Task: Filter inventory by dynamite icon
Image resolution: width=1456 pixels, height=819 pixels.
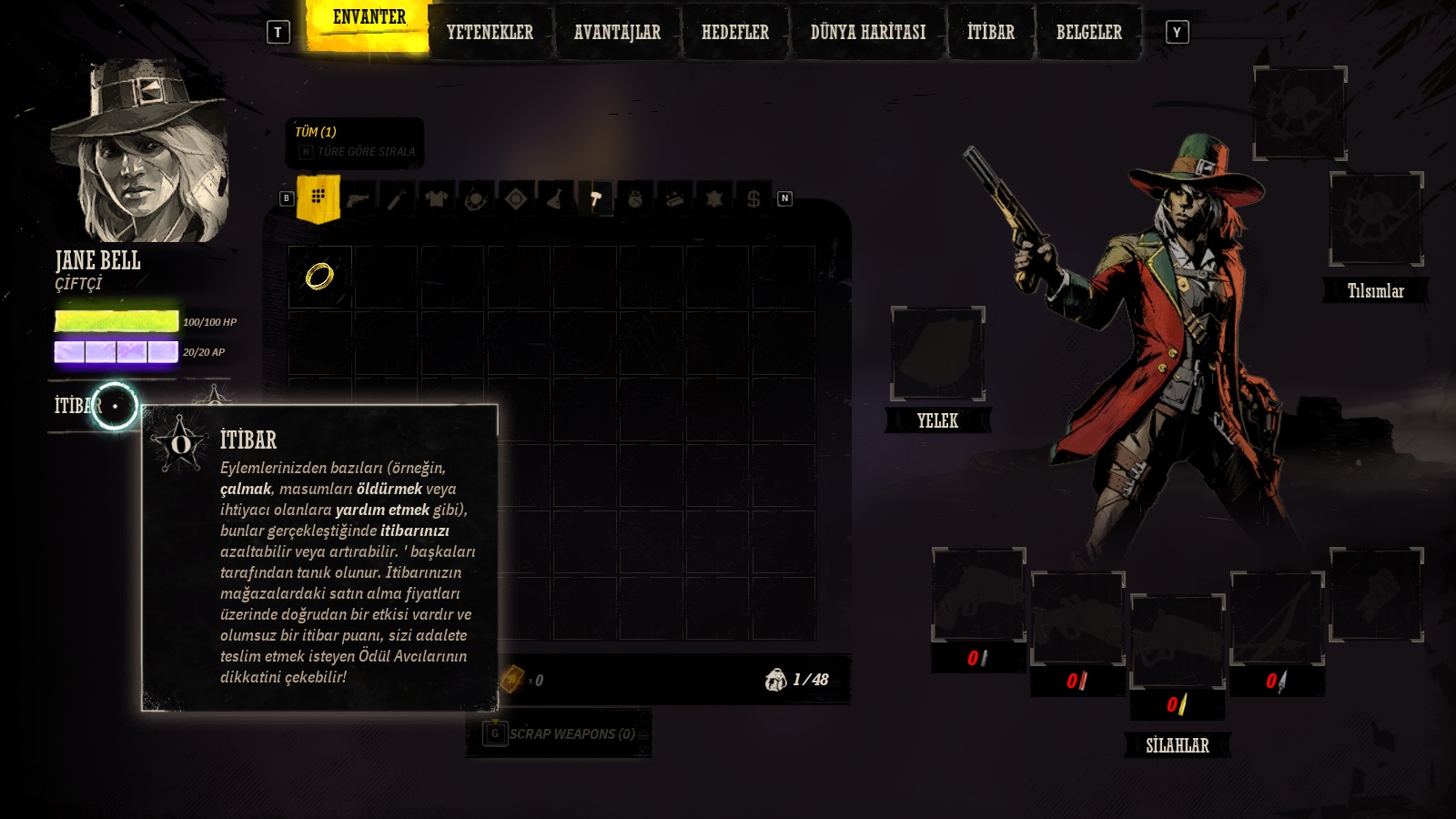Action: [397, 198]
